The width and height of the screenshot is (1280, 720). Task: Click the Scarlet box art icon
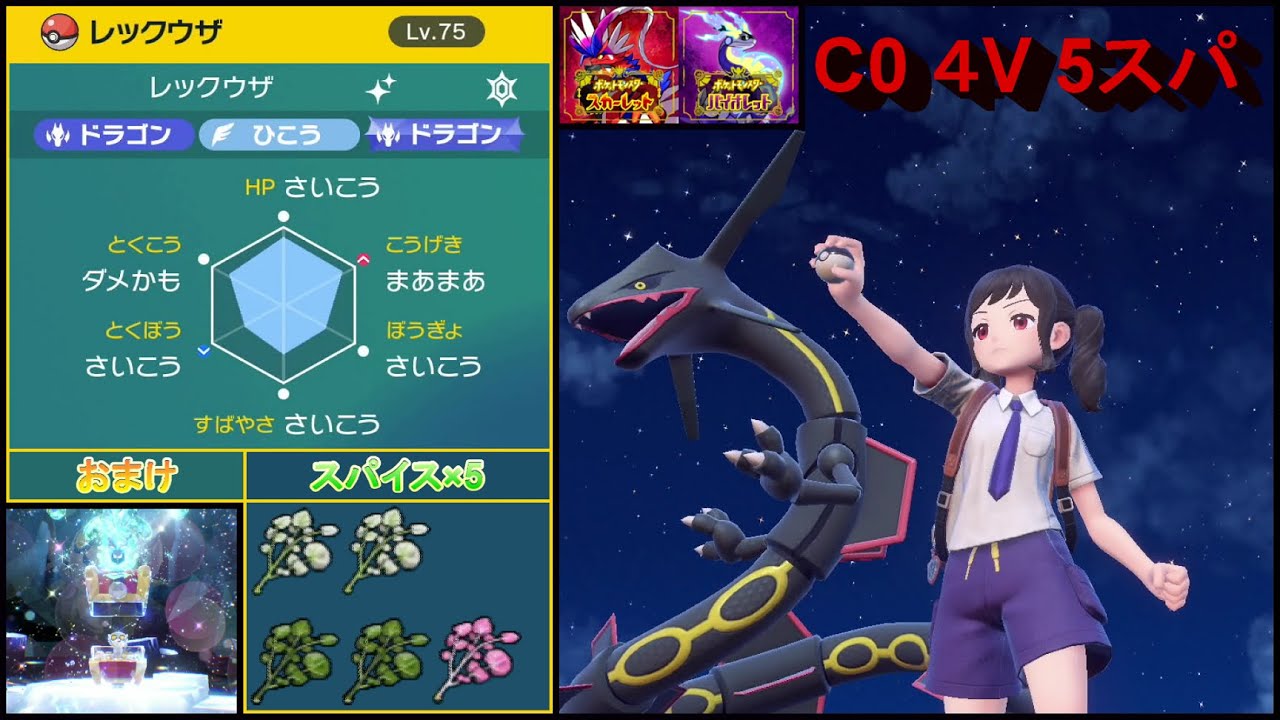[622, 62]
